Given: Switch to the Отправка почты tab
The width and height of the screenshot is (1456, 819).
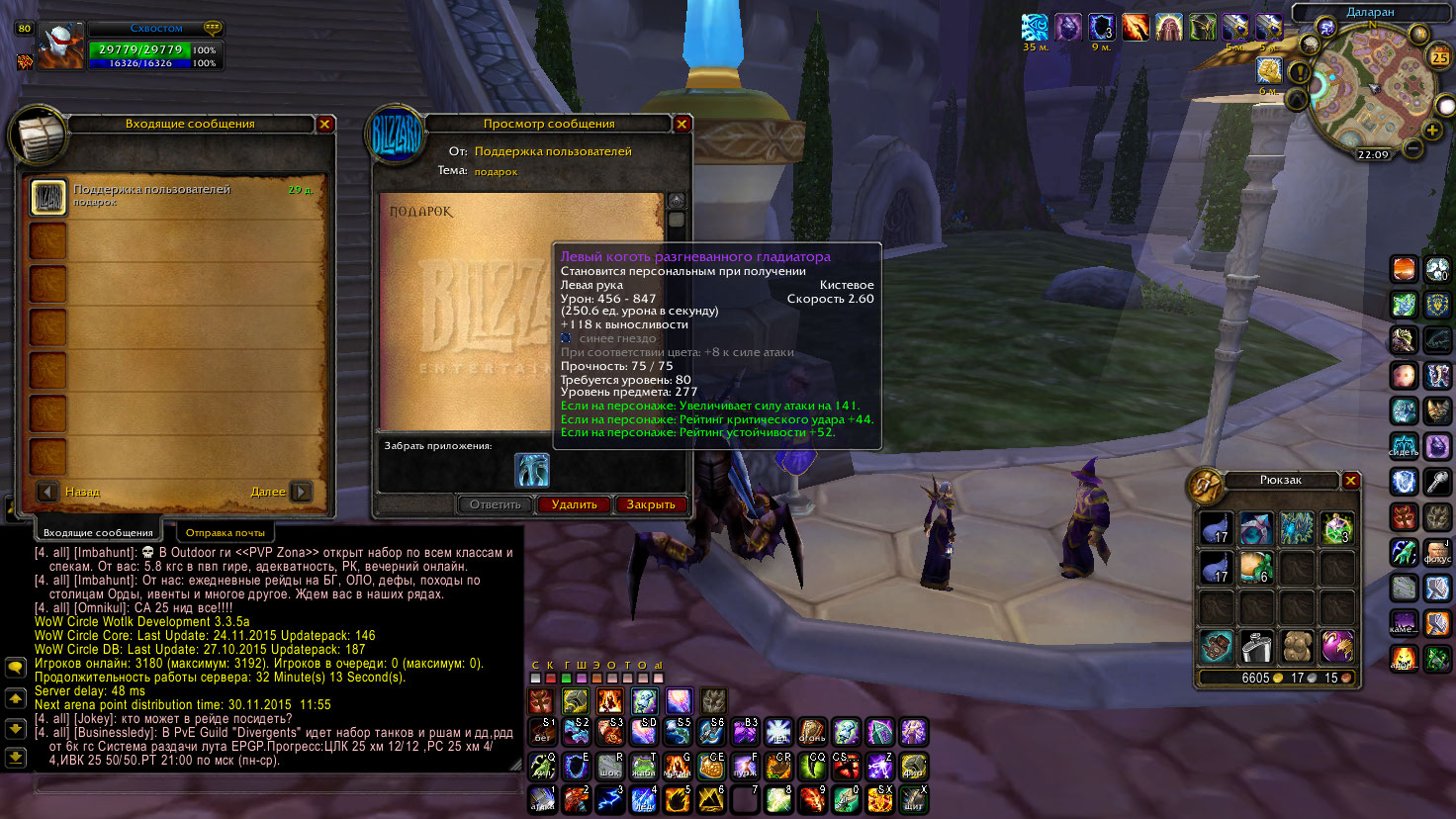Looking at the screenshot, I should pyautogui.click(x=225, y=532).
